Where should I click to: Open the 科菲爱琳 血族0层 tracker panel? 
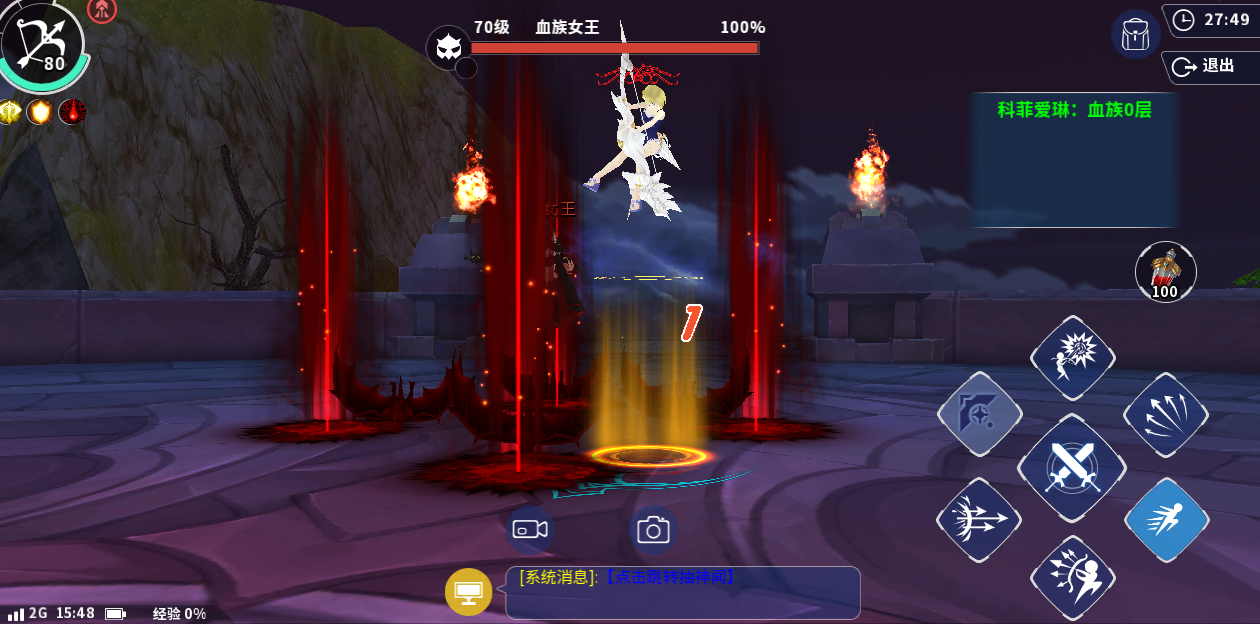[x=1074, y=160]
